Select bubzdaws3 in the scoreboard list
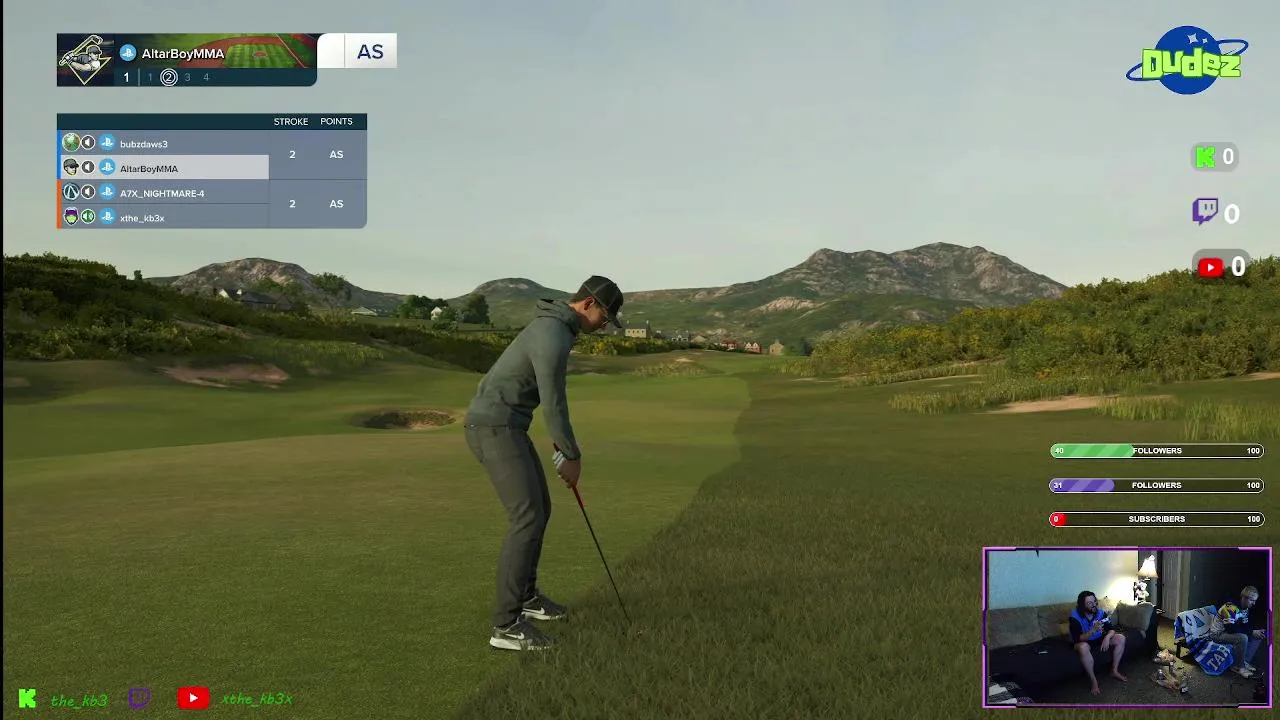 tap(144, 144)
